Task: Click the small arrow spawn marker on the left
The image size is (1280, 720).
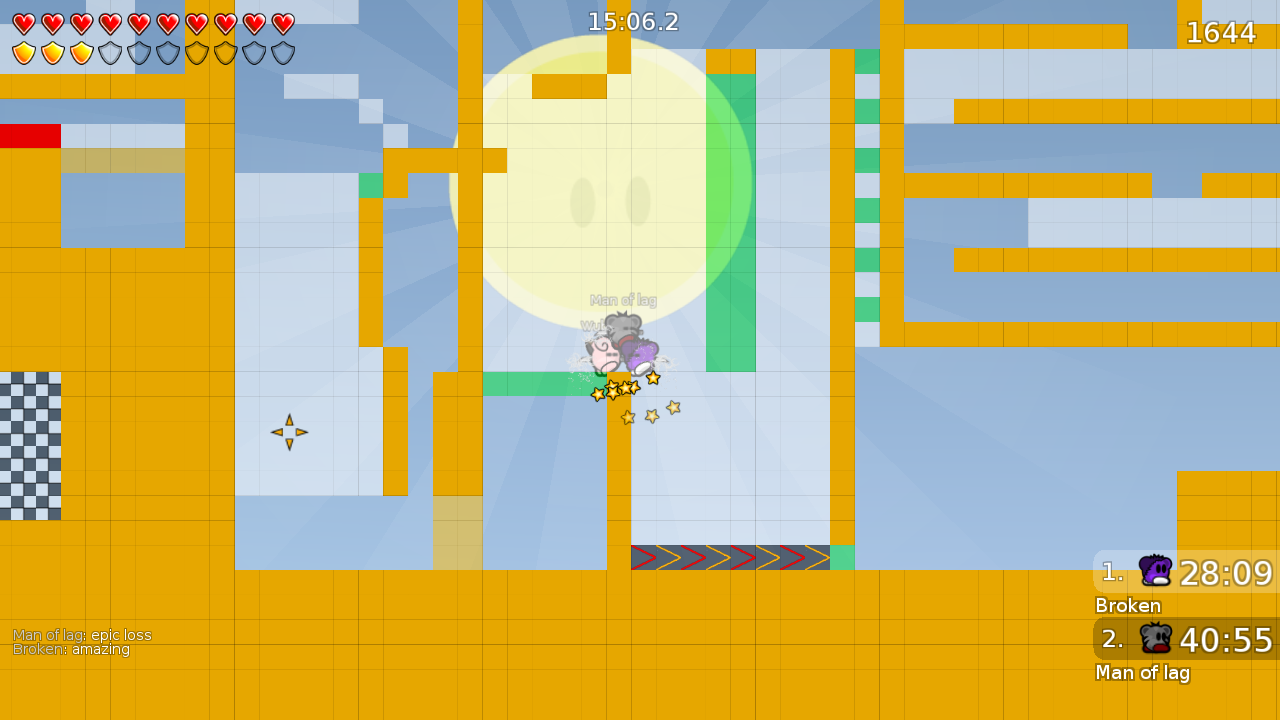Action: tap(288, 430)
